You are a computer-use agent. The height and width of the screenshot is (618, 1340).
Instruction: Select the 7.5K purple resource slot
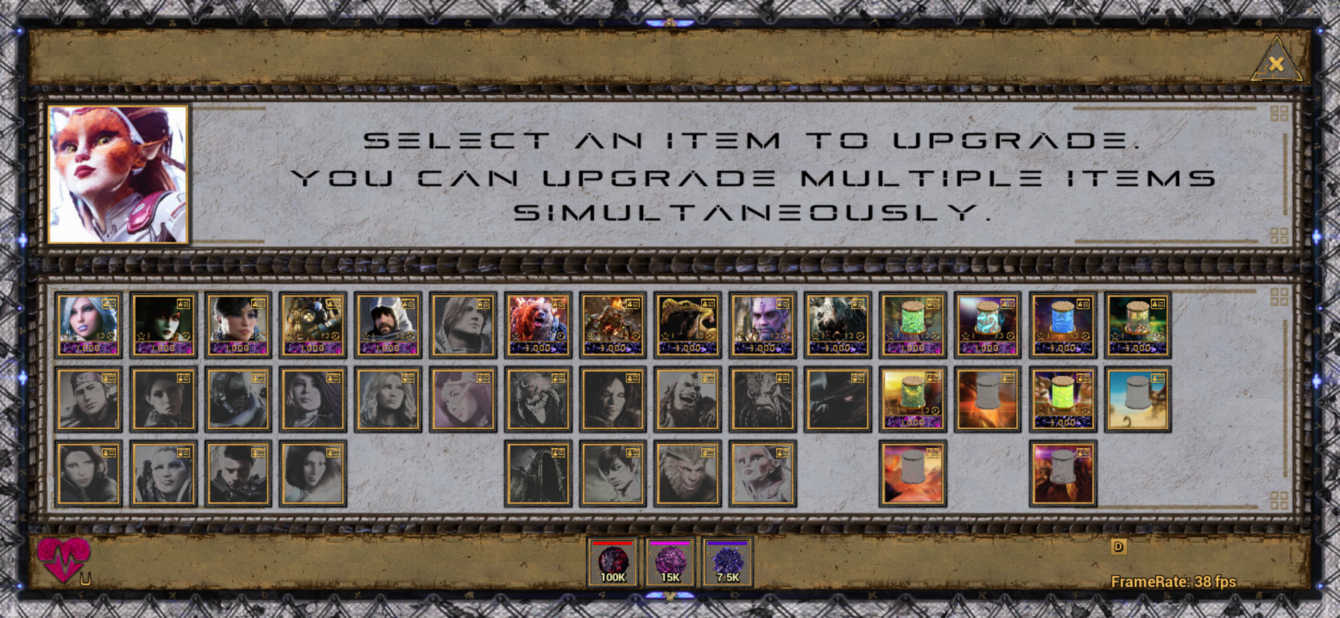point(728,562)
